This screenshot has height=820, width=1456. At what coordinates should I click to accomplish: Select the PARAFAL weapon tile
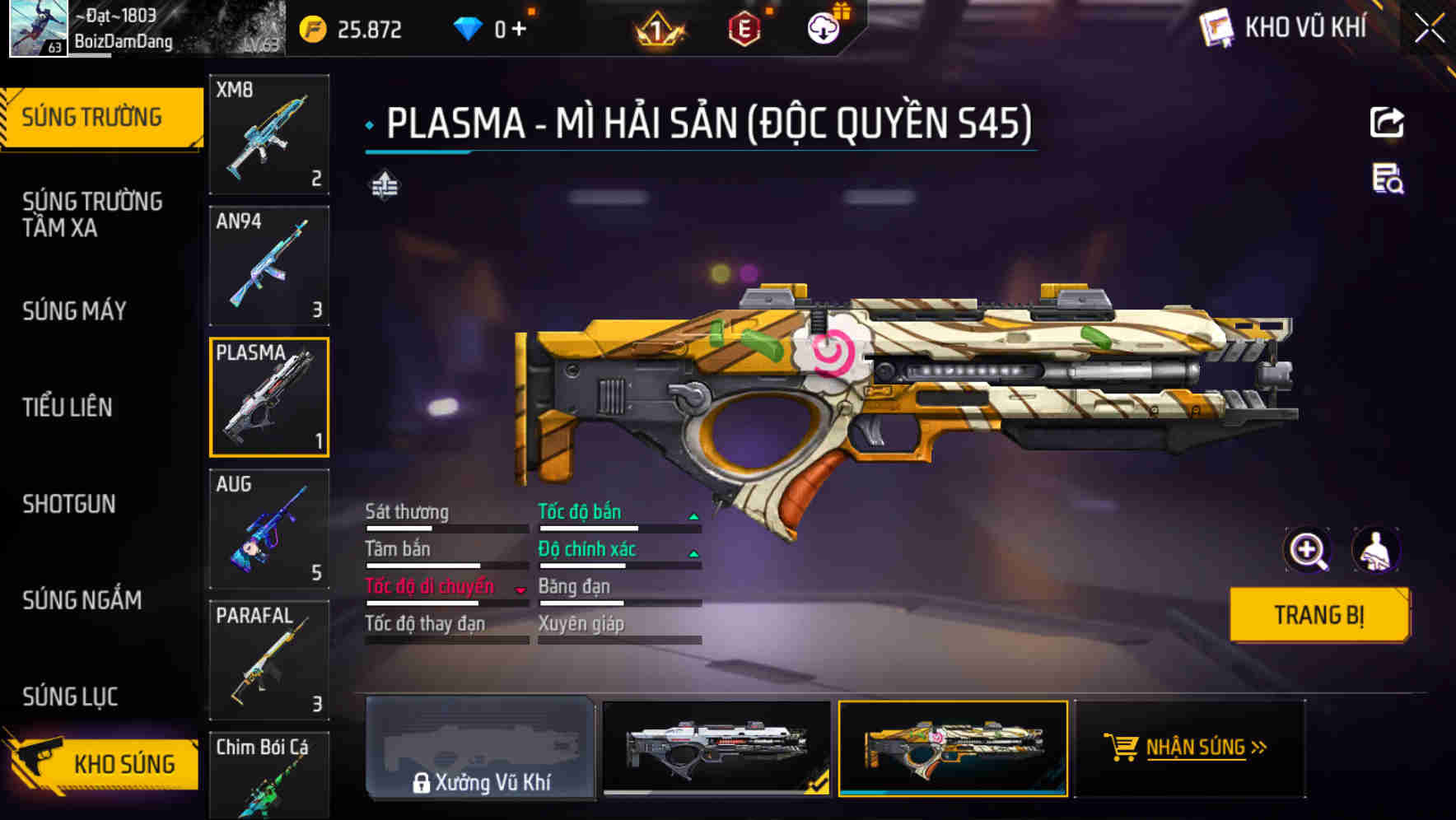[269, 659]
